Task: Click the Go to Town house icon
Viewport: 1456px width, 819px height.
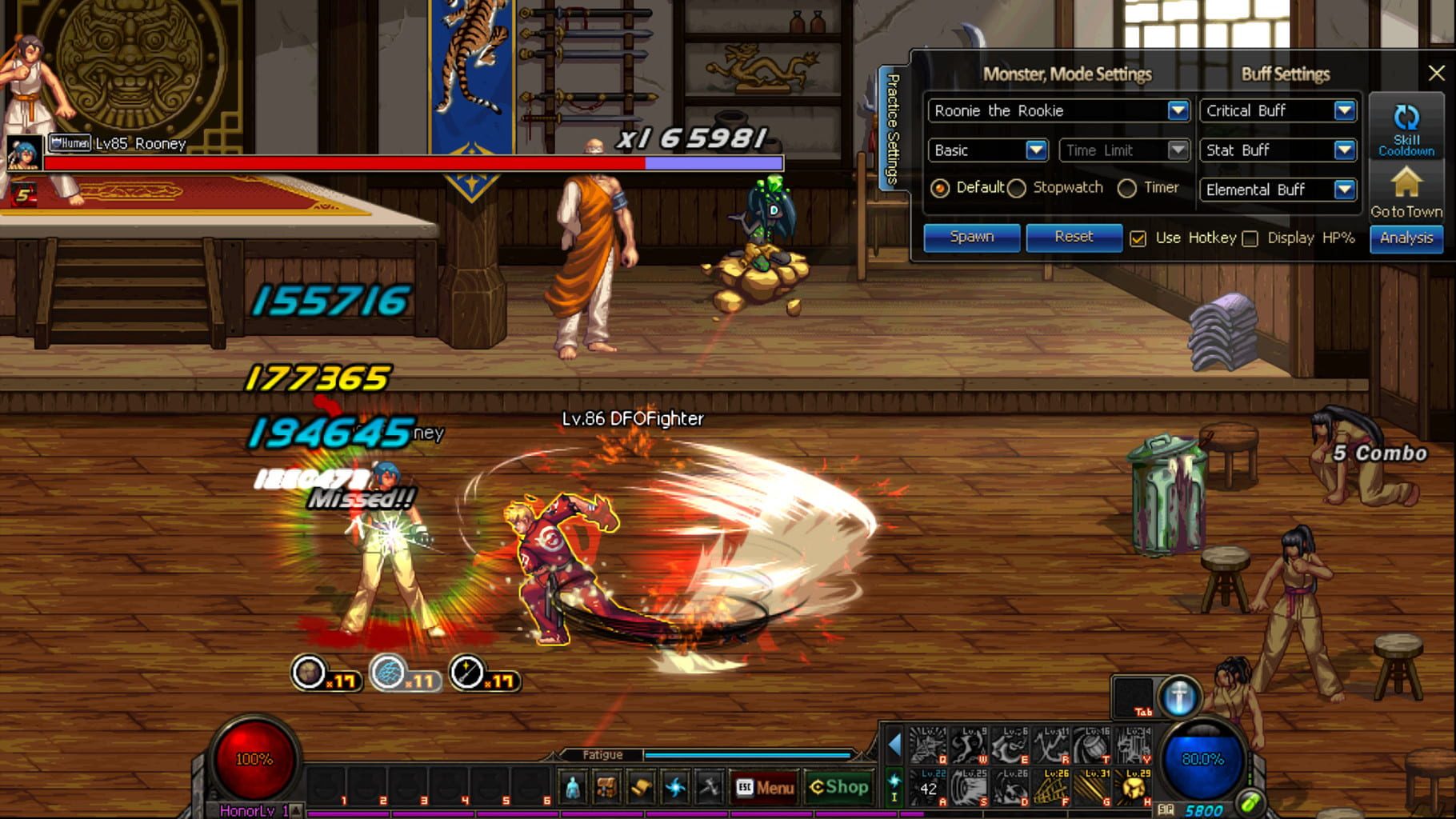Action: 1406,190
